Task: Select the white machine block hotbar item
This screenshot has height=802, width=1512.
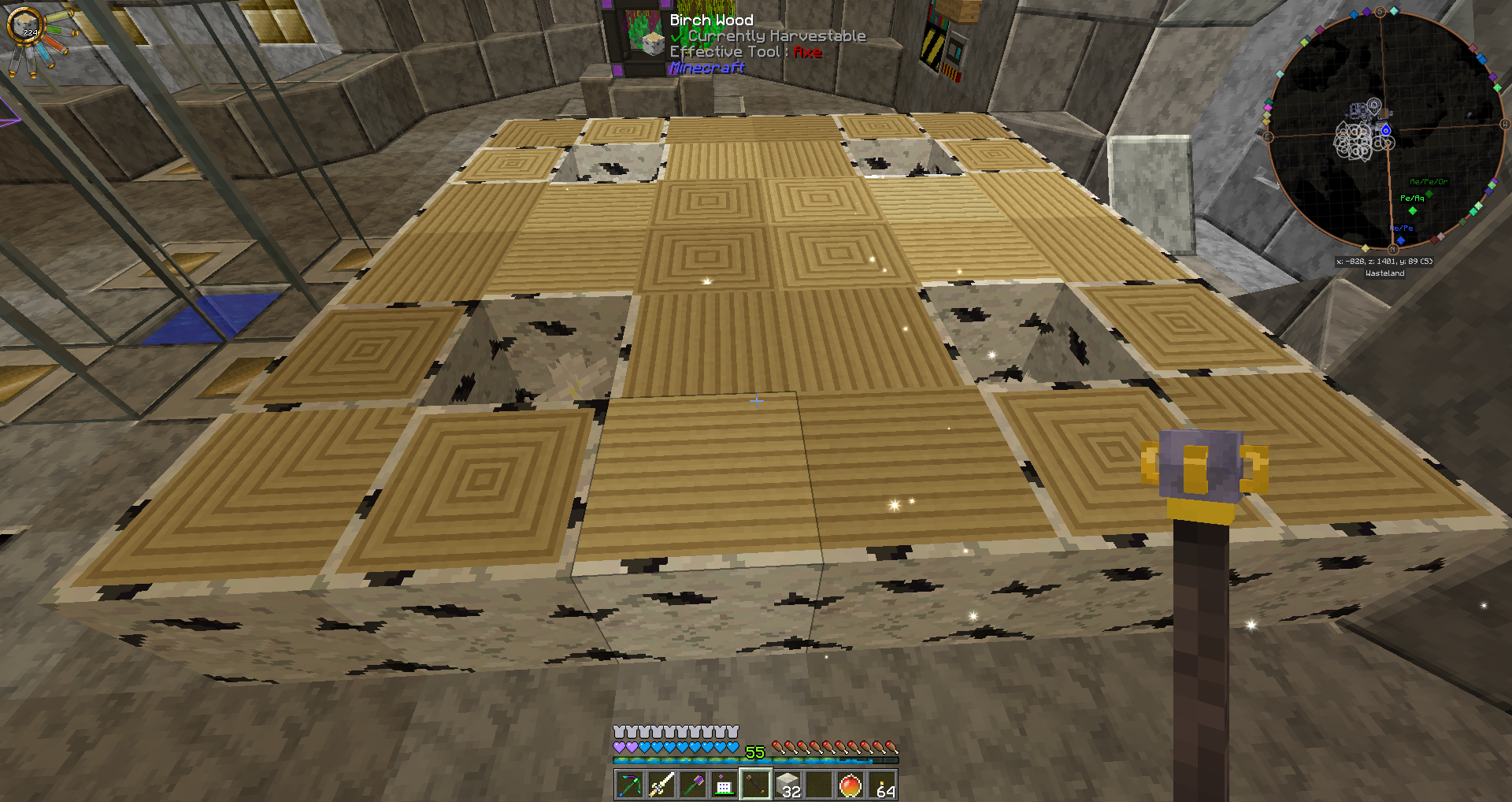Action: click(724, 784)
